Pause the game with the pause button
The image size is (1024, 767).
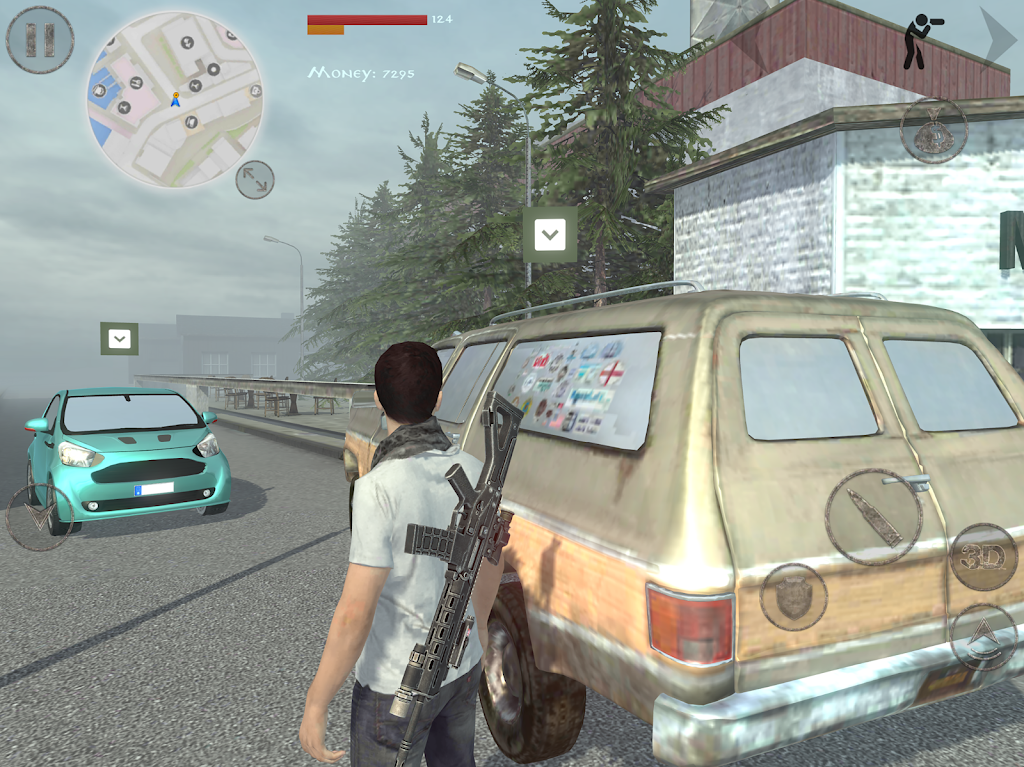(40, 40)
